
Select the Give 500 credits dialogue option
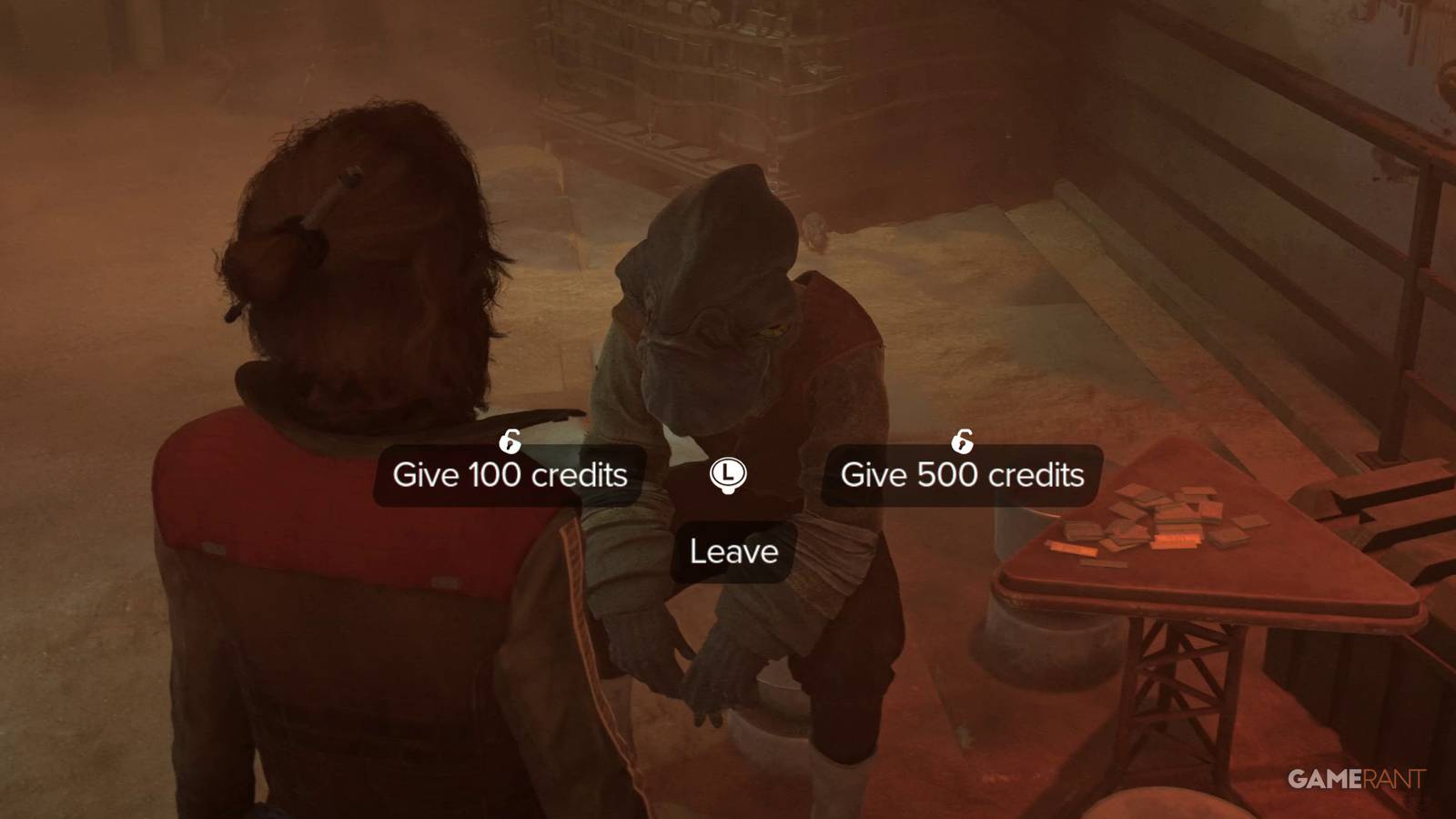click(960, 475)
